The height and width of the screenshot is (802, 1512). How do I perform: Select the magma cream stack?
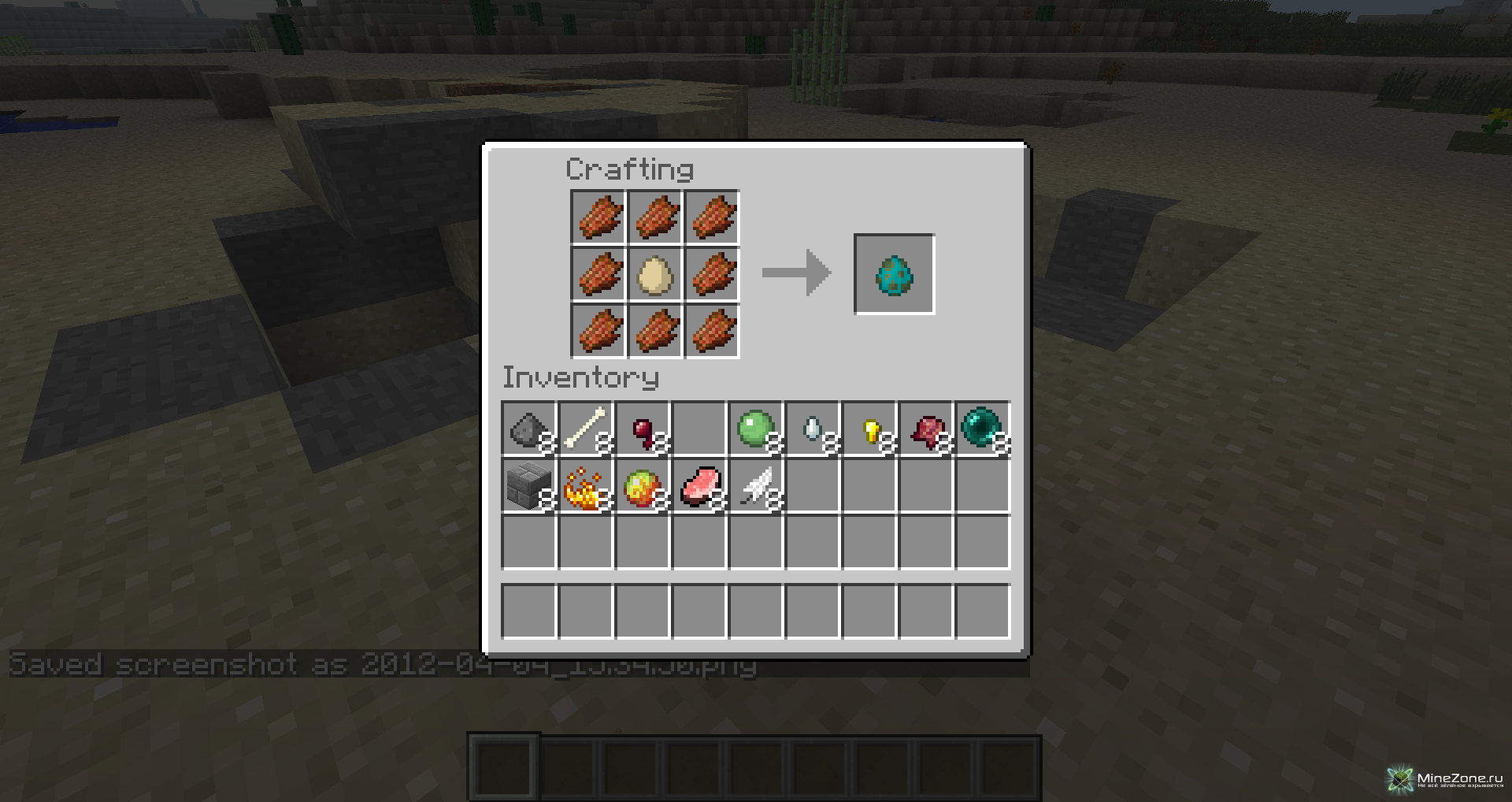643,486
